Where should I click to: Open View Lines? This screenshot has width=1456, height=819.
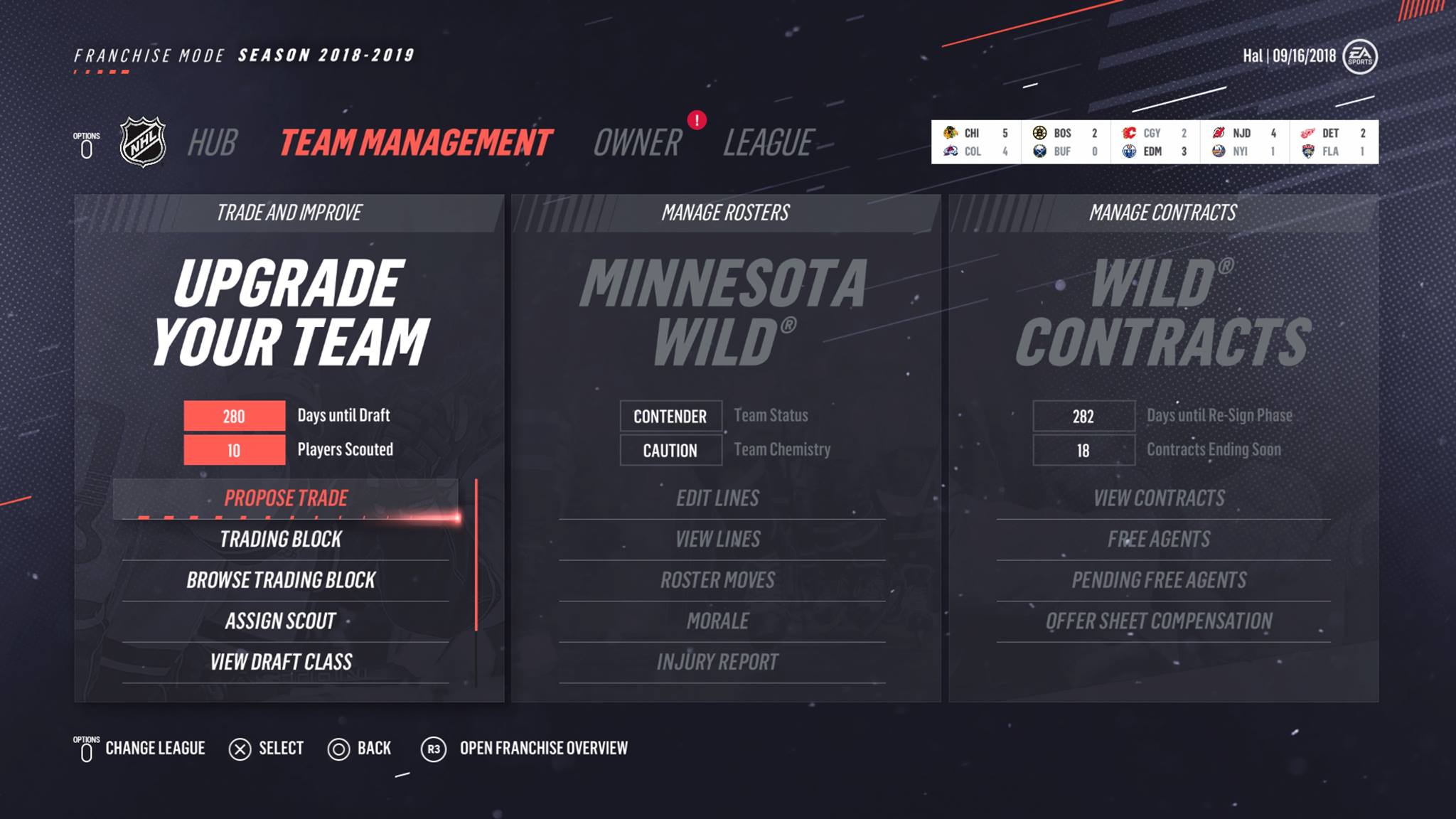pos(718,540)
